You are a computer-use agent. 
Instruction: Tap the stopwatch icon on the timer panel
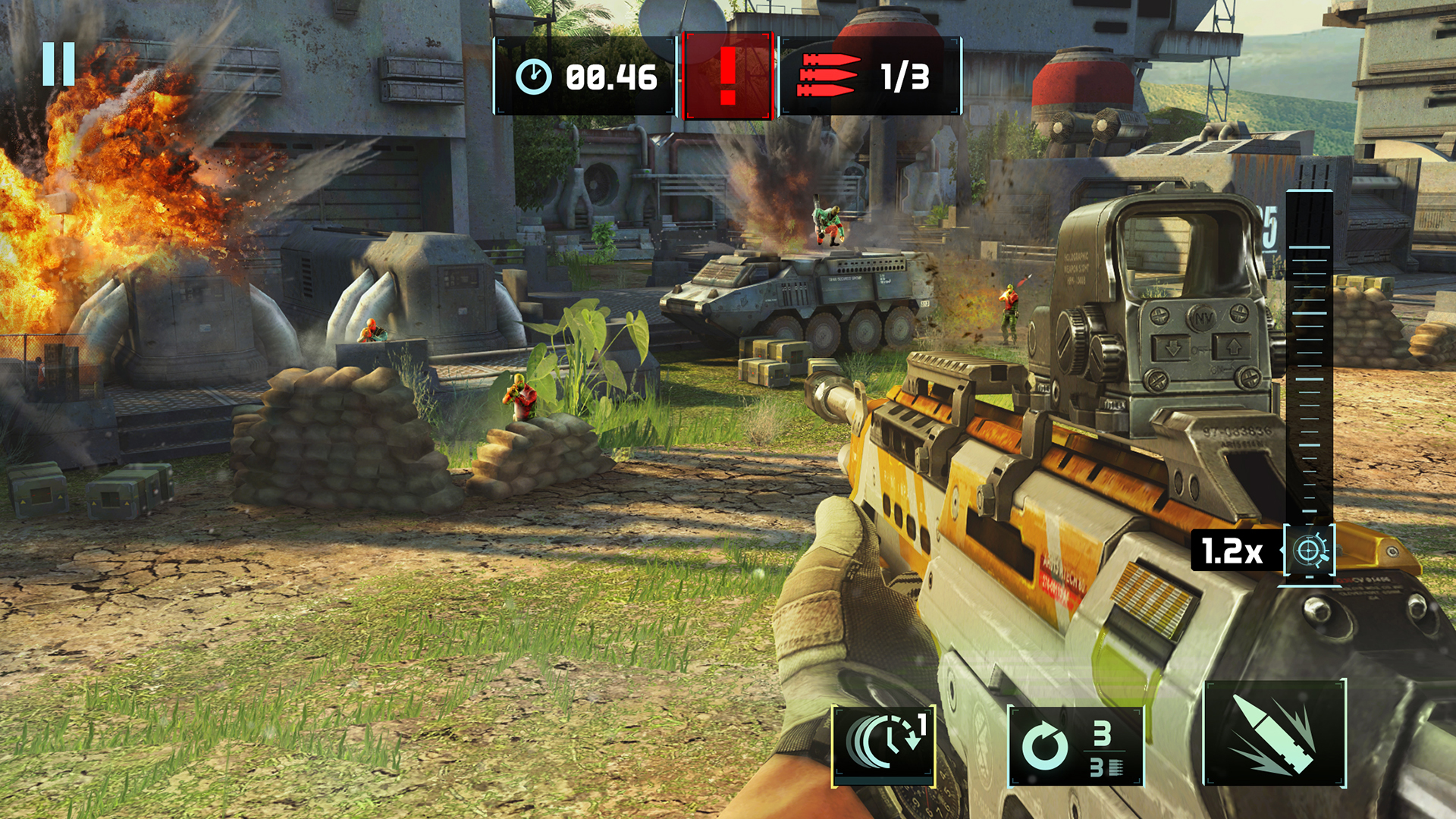(535, 74)
